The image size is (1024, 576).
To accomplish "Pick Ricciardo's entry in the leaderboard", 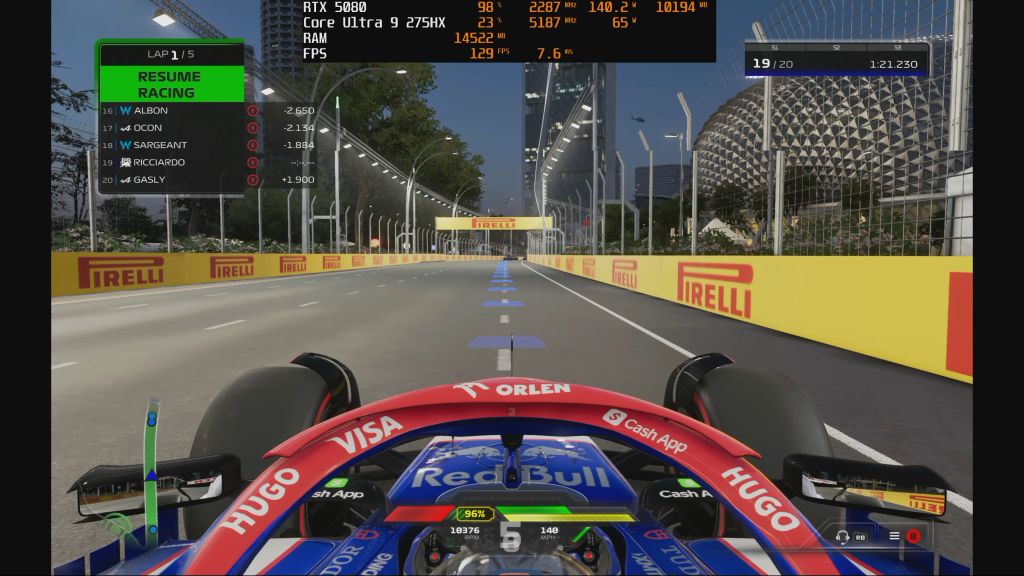I will [170, 162].
